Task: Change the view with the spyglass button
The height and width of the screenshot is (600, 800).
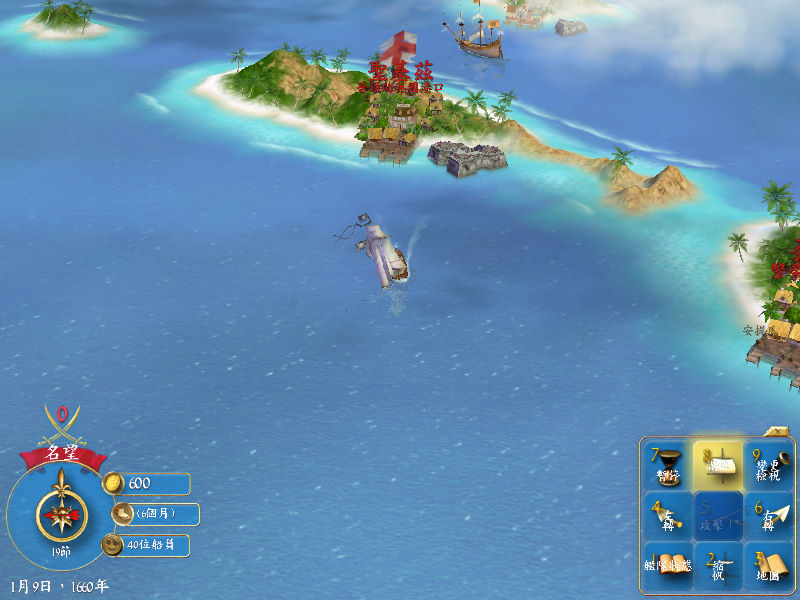Action: pos(768,466)
